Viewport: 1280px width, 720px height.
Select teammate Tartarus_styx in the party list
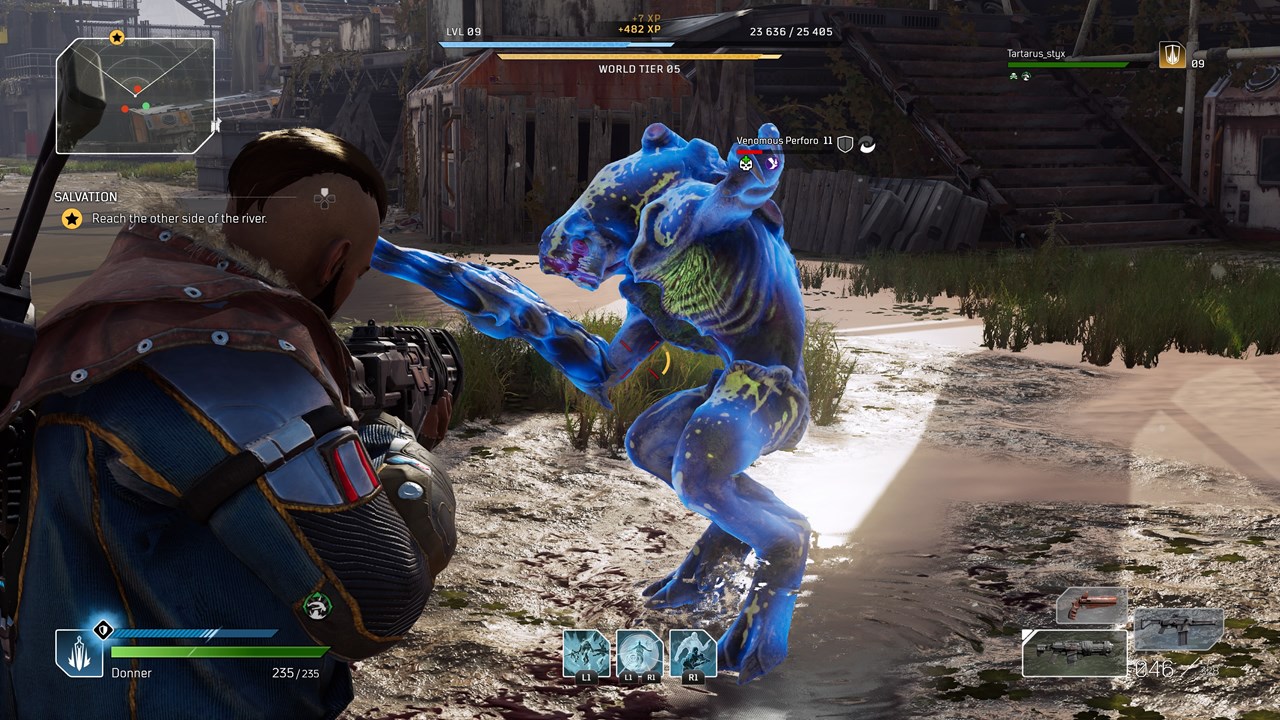(1035, 53)
